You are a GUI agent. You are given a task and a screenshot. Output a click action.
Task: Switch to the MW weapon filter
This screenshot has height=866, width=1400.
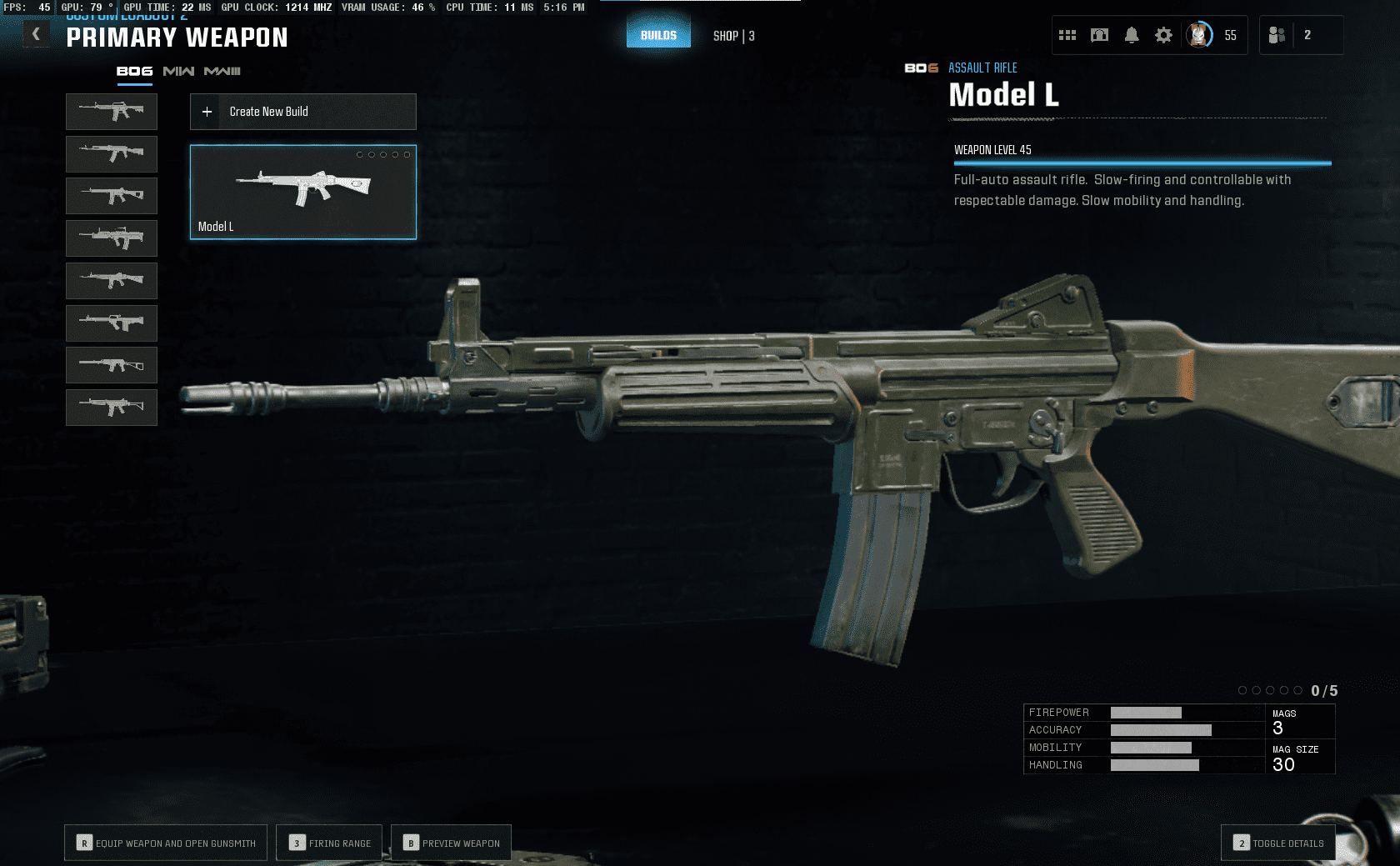coord(178,72)
